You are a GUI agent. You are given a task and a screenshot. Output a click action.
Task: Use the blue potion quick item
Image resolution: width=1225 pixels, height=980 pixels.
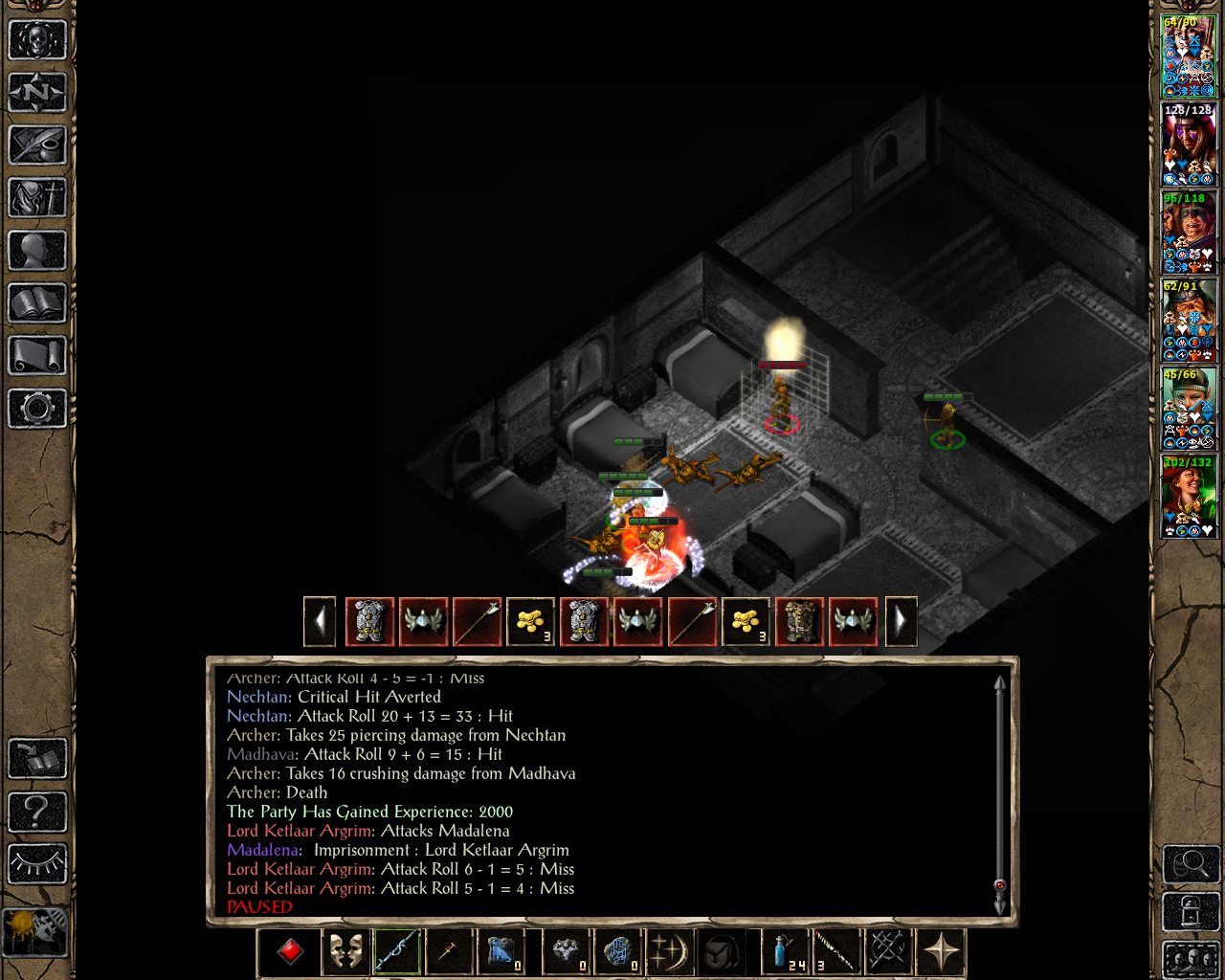[x=785, y=952]
